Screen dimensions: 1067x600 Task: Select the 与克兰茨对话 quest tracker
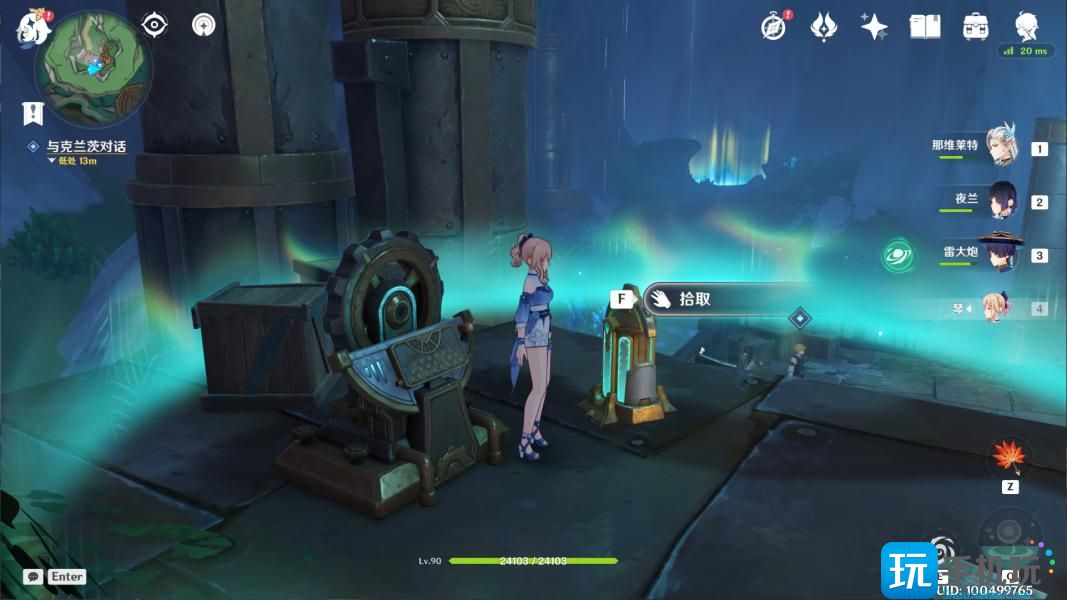tap(86, 147)
